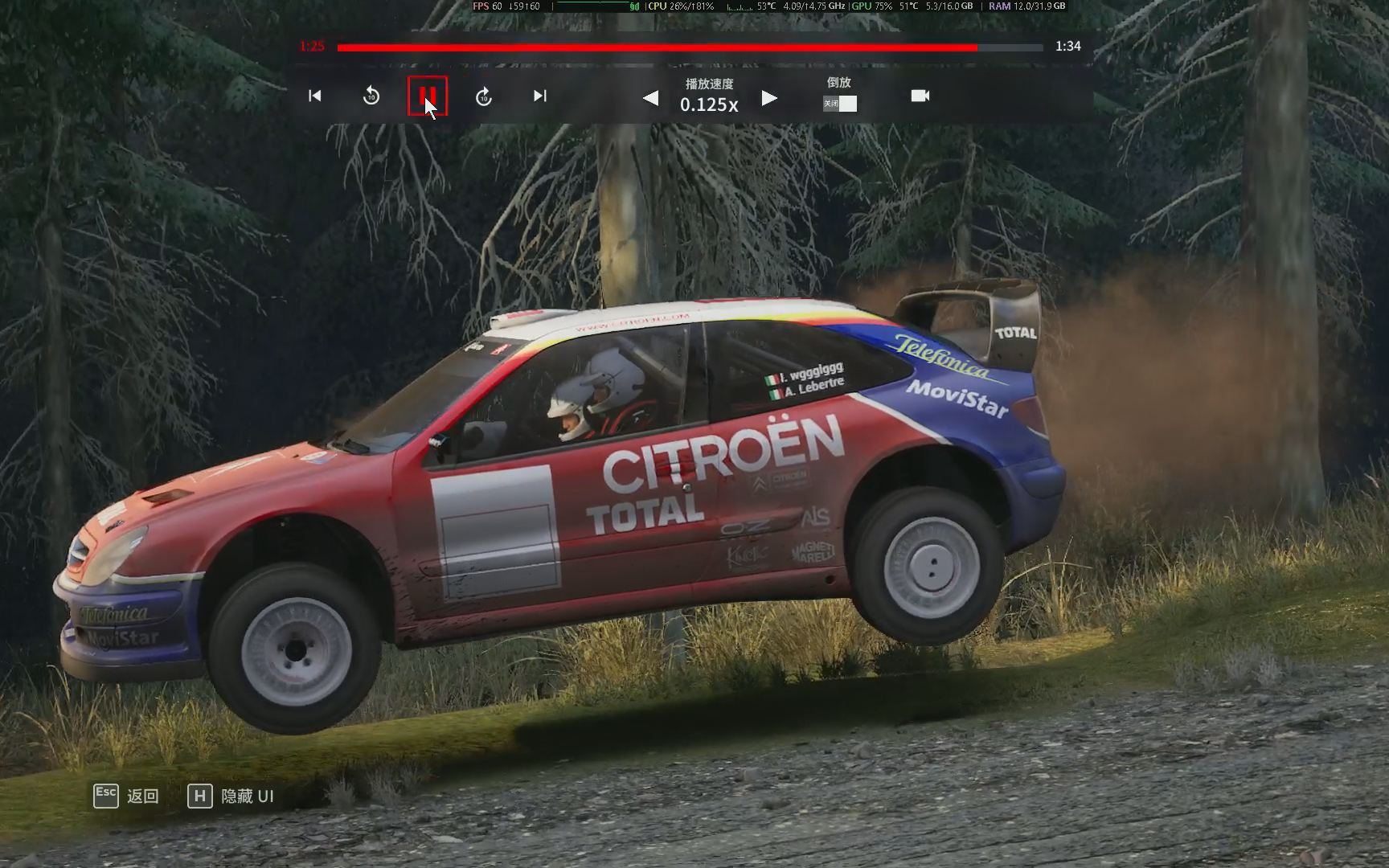
Task: Rewind the replay ten seconds
Action: point(371,96)
